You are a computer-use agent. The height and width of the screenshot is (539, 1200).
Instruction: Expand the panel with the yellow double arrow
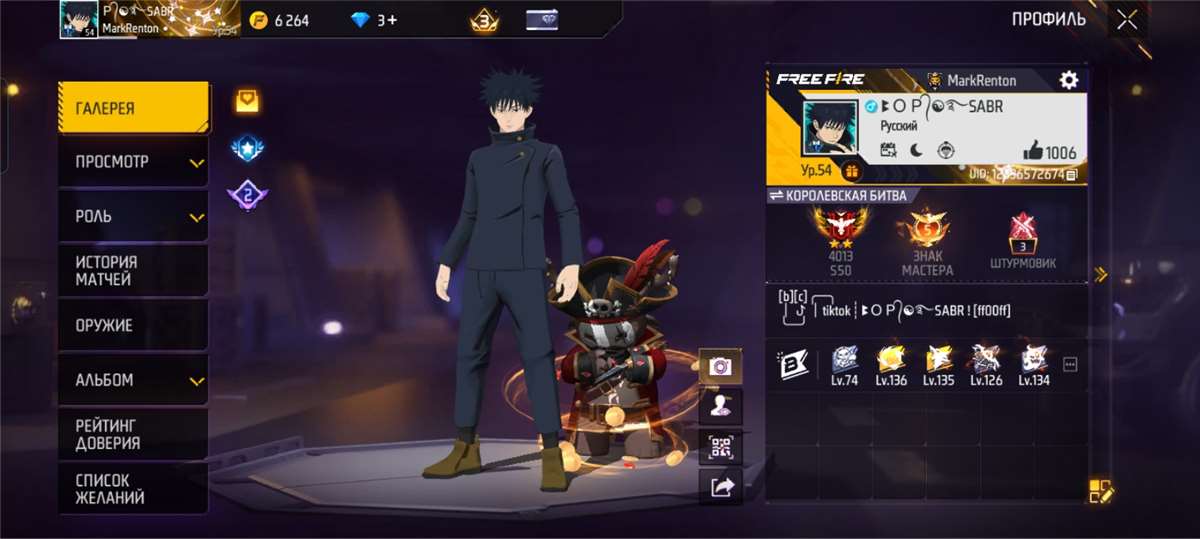click(x=1101, y=274)
